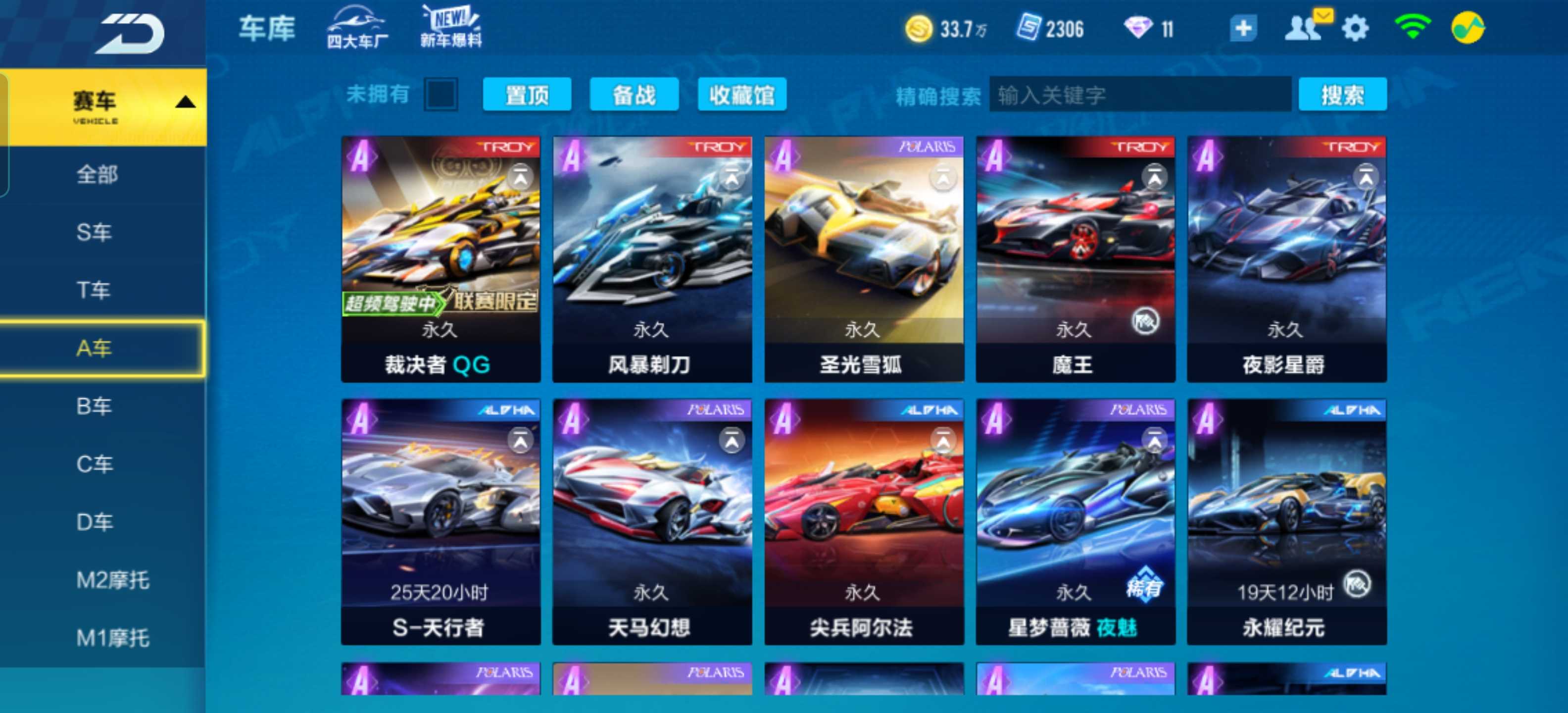Image resolution: width=1568 pixels, height=713 pixels.
Task: Select the 全部 category tab
Action: click(x=98, y=174)
